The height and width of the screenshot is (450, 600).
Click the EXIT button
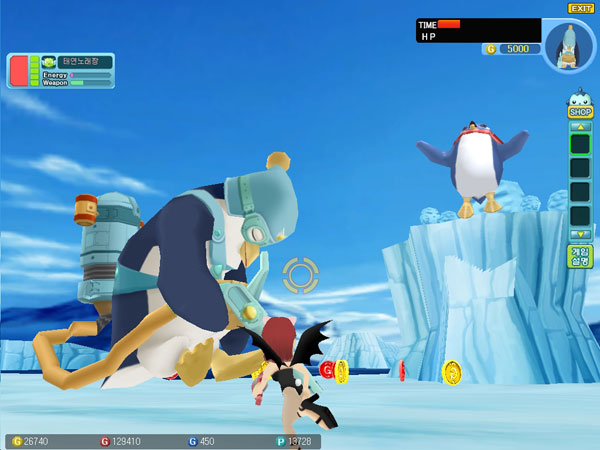(x=581, y=8)
